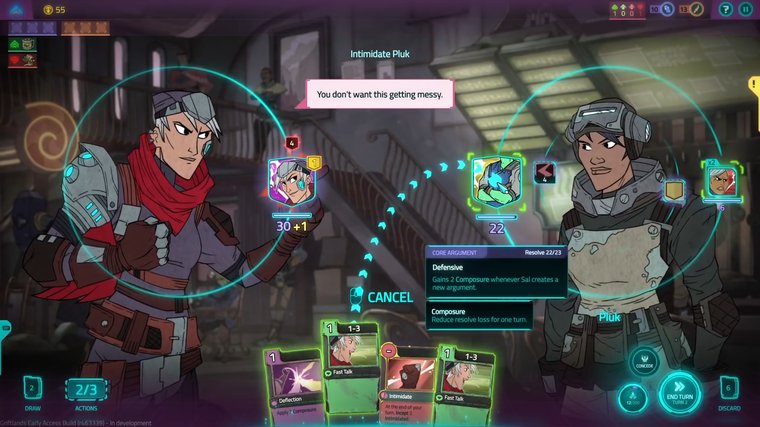Viewport: 760px width, 427px height.
Task: Click the round button left of End Turn
Action: click(631, 398)
